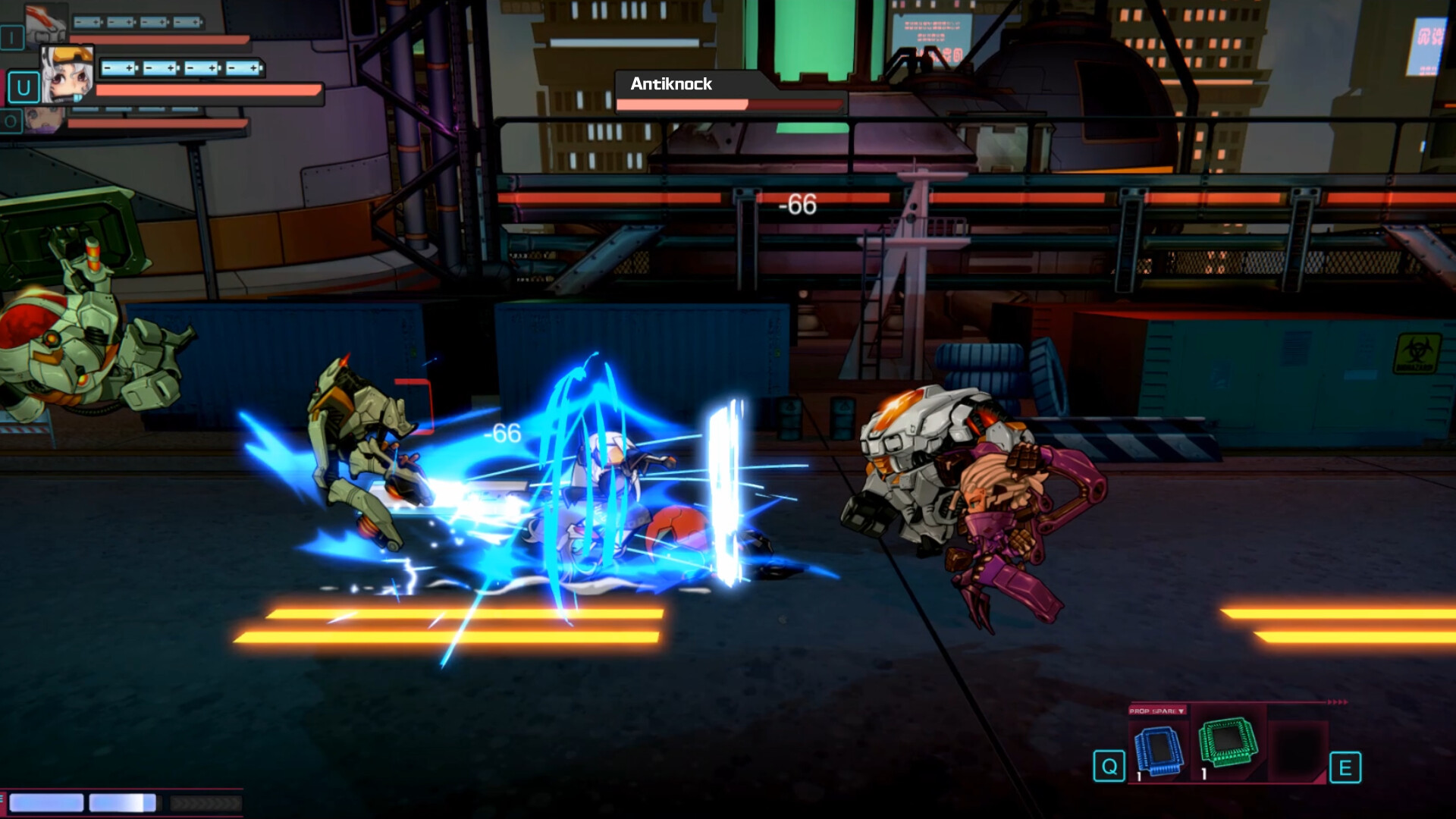The width and height of the screenshot is (1456, 819).
Task: Click the fourth battery cell of the pilot
Action: coord(244,69)
